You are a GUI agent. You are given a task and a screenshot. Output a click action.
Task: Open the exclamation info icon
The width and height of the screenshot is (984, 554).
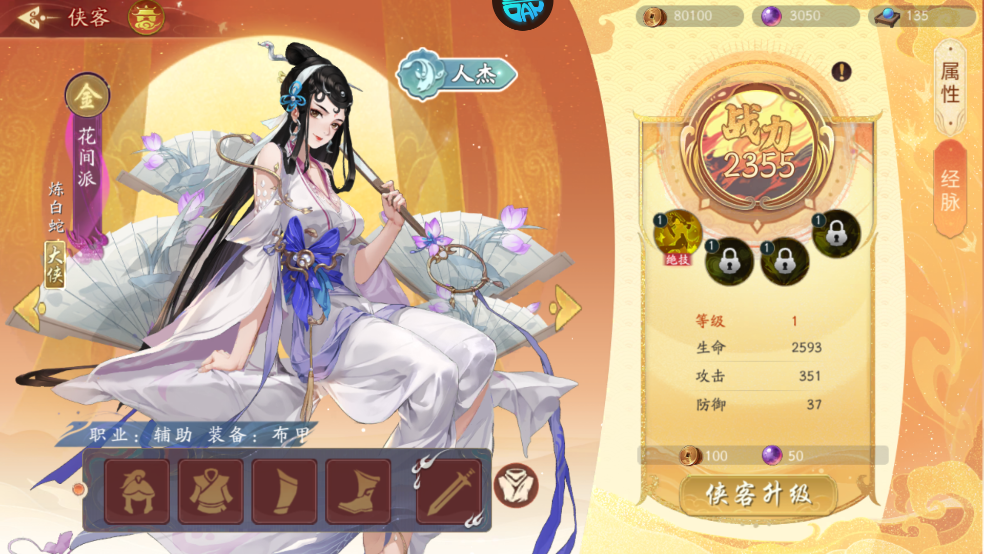[x=841, y=71]
